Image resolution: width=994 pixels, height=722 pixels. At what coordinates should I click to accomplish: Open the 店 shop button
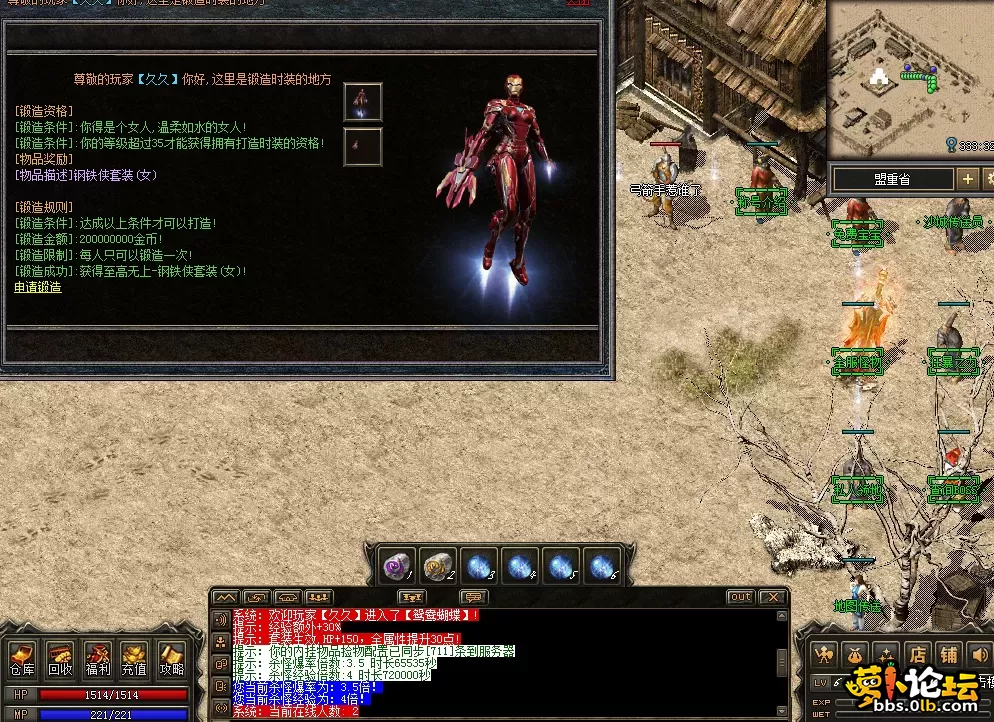918,654
